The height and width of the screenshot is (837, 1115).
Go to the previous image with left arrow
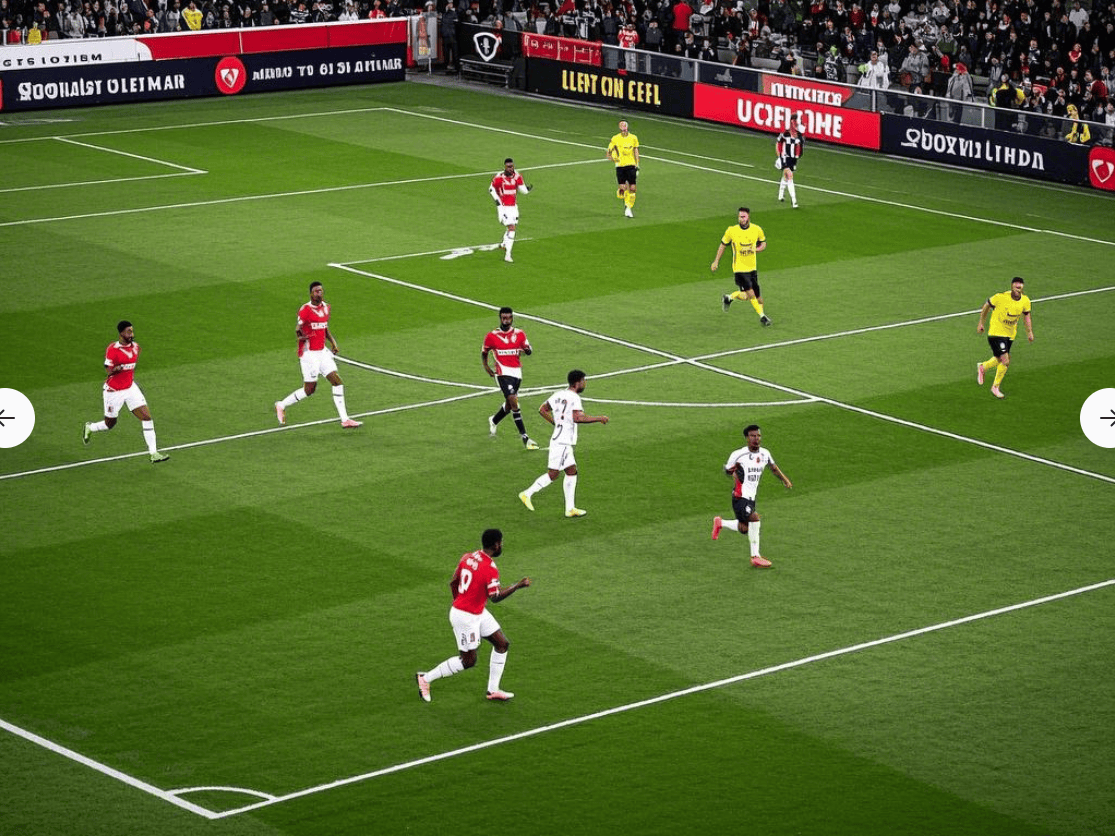[8, 418]
